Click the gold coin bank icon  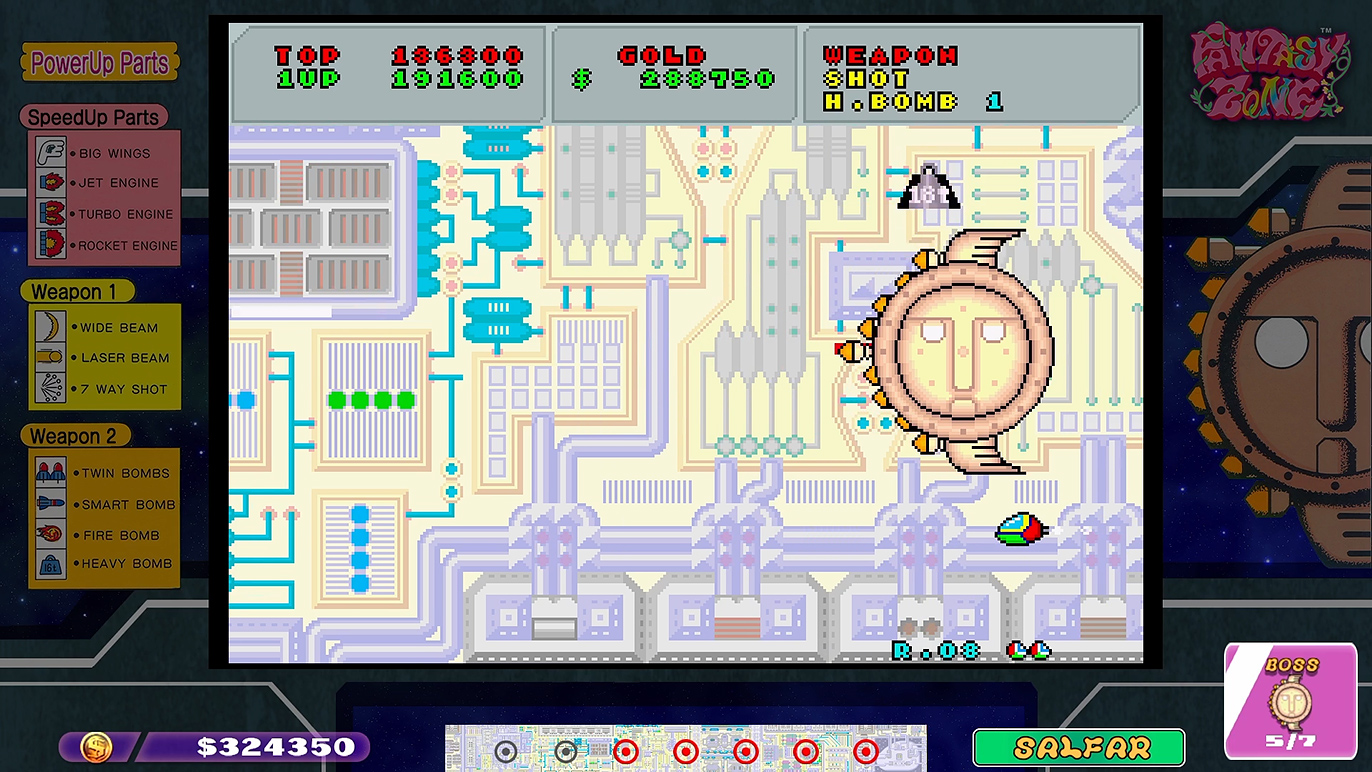(97, 746)
